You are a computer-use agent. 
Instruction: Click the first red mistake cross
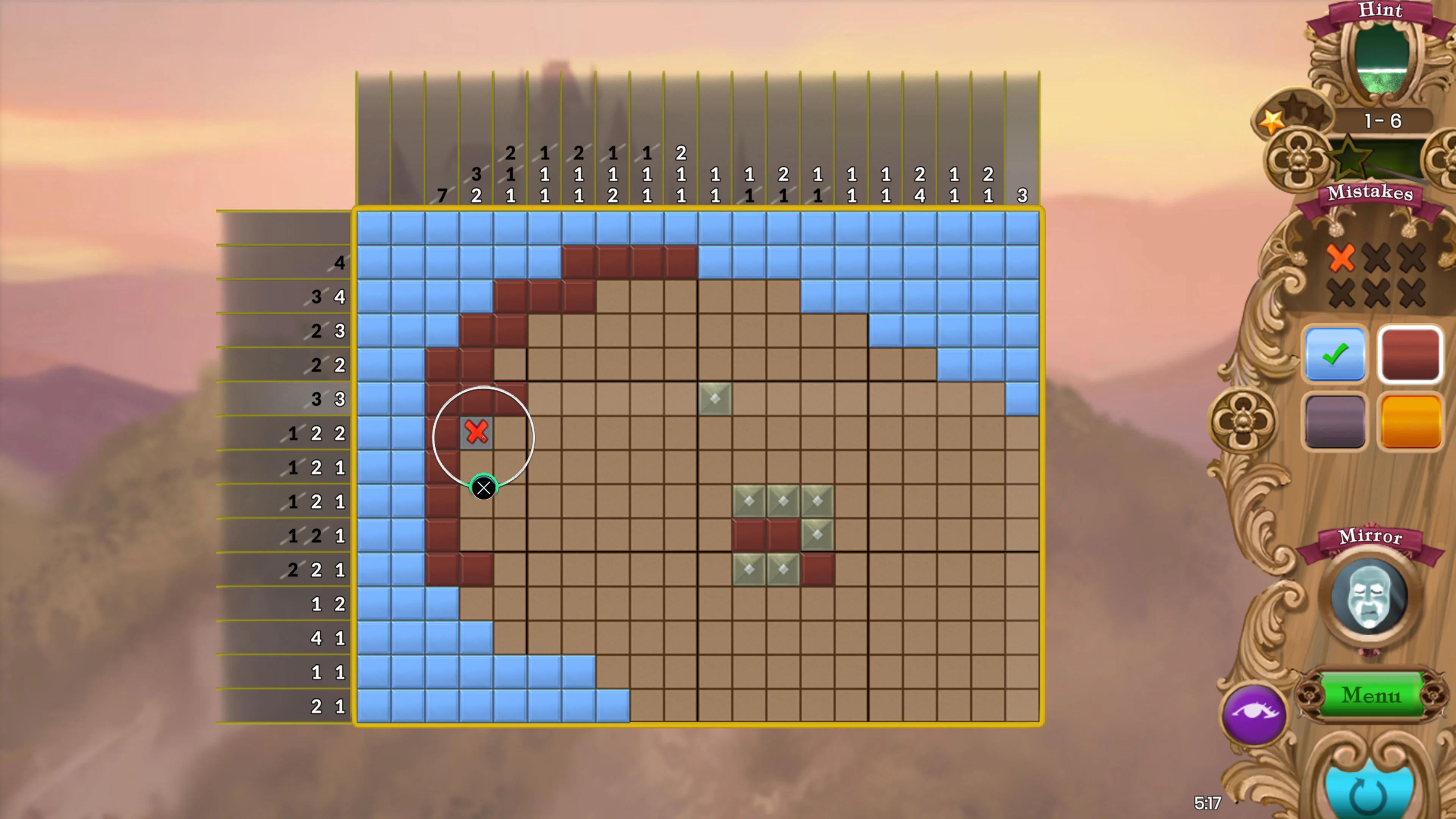pos(1342,258)
